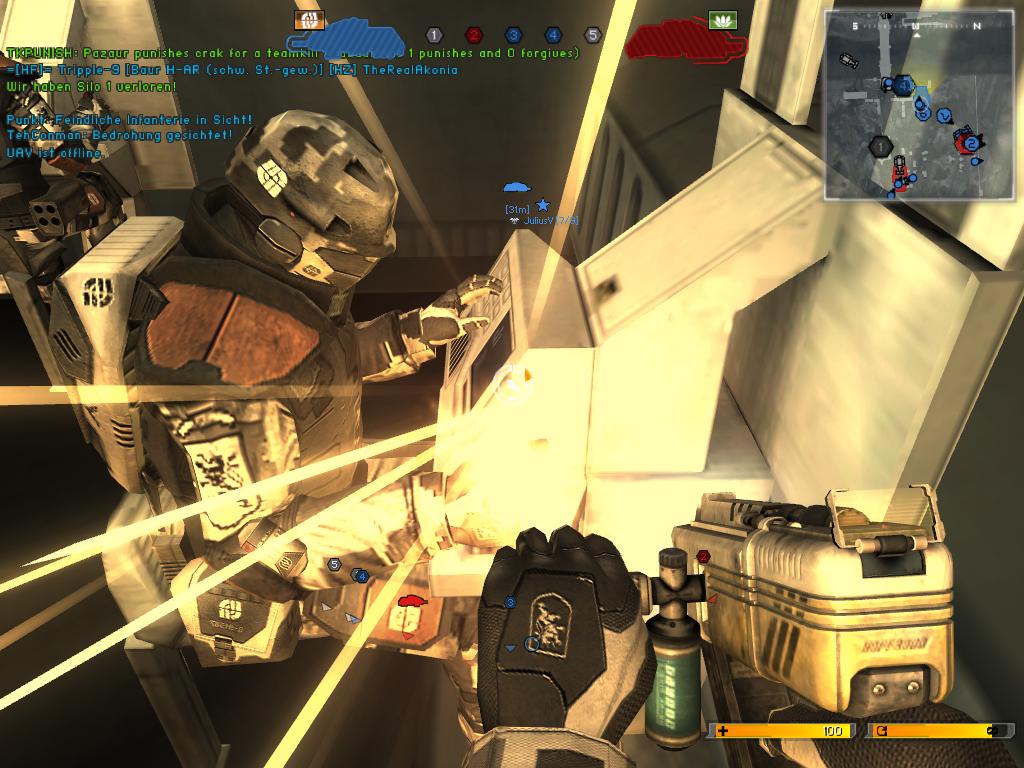Click the green PAC team flag icon
1024x768 pixels.
point(721,19)
